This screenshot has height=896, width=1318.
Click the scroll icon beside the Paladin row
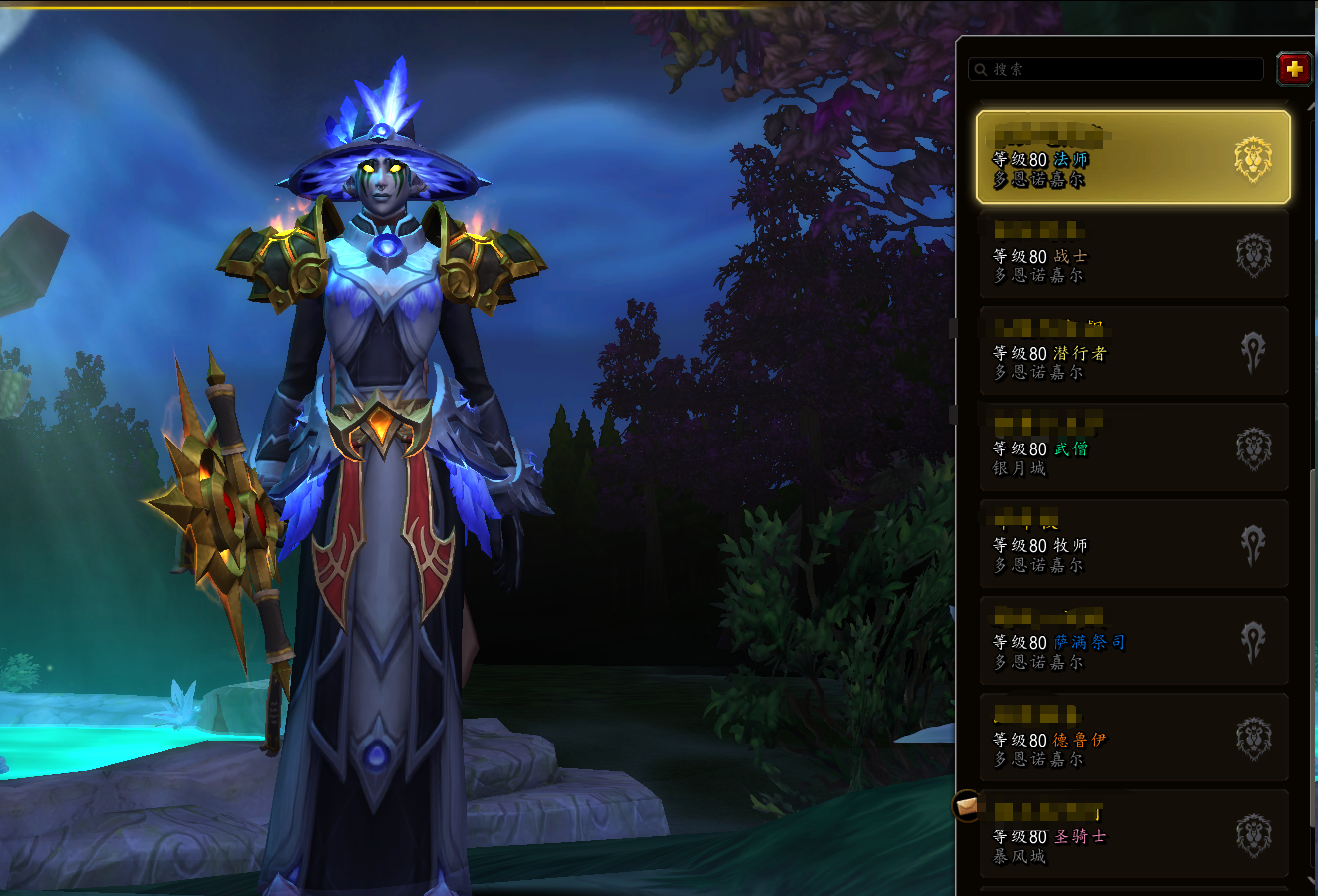(966, 805)
